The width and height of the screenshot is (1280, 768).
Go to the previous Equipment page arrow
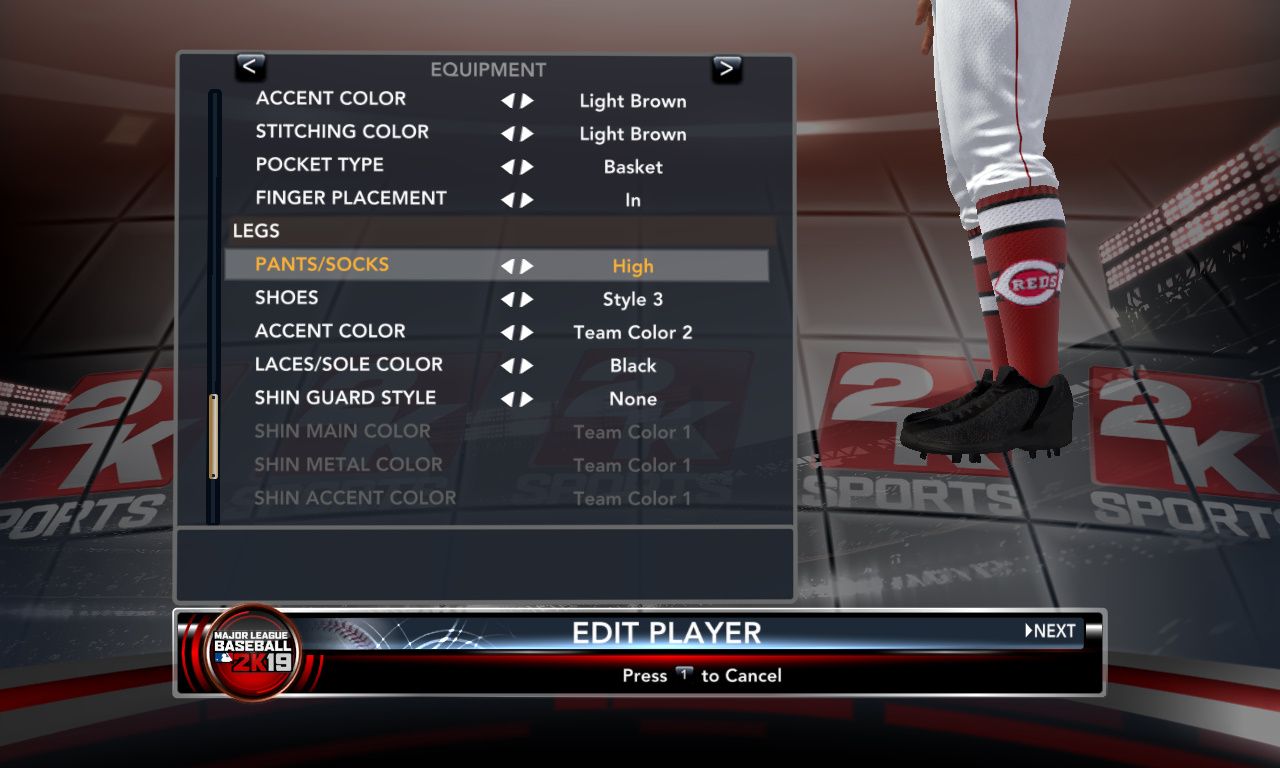250,67
